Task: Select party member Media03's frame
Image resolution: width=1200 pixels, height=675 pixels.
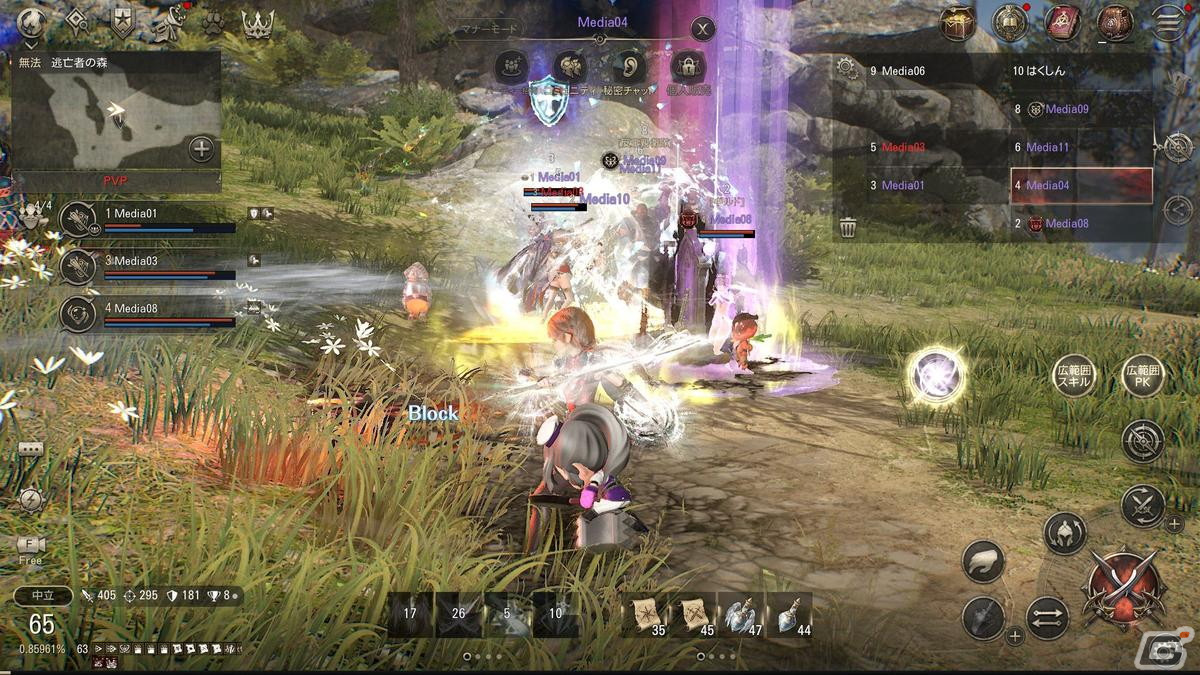Action: point(149,266)
